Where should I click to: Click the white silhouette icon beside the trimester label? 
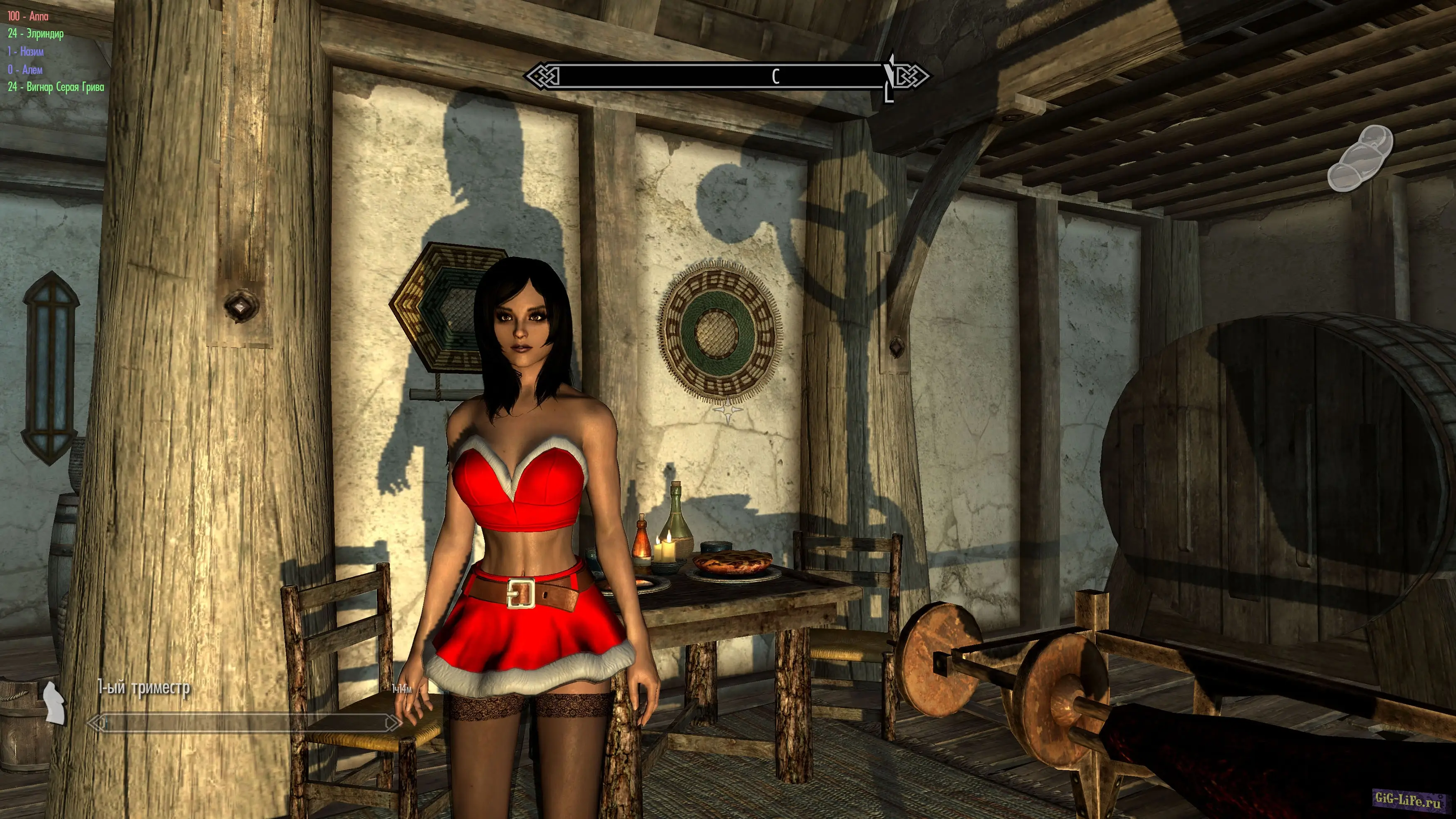click(54, 702)
